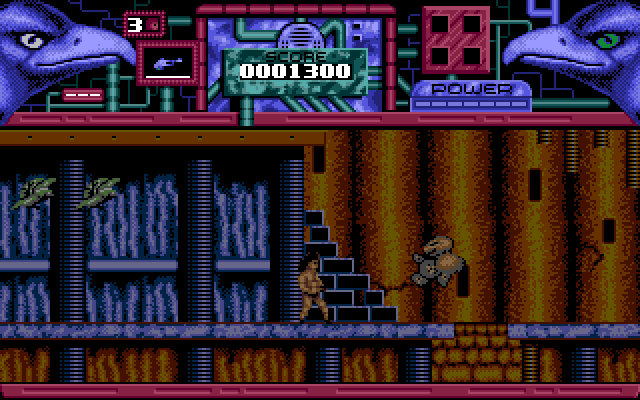Click the four-pane power grid panel
The height and width of the screenshot is (400, 640).
[x=455, y=39]
